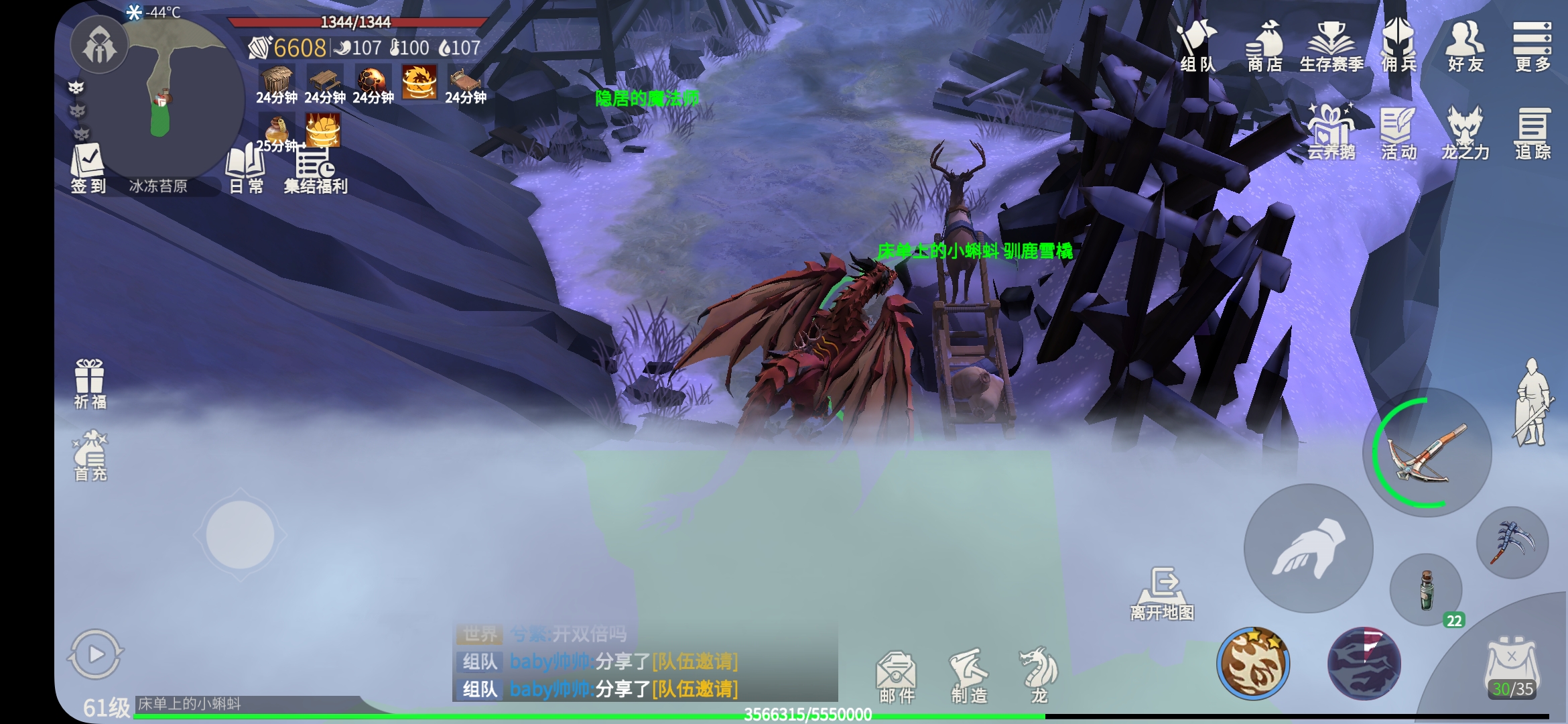The width and height of the screenshot is (1568, 724).
Task: Tap the 离开地图 leave map button
Action: coord(1163,593)
